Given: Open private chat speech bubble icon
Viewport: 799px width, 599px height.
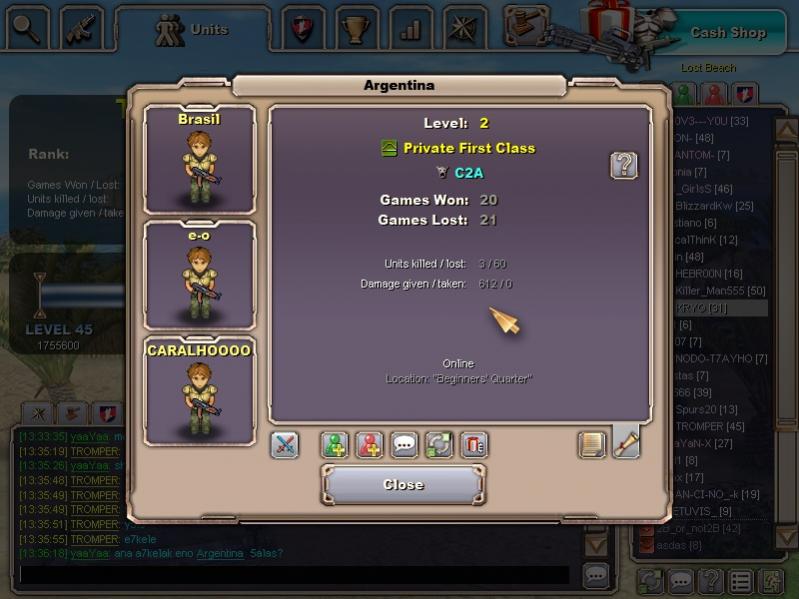Looking at the screenshot, I should click(405, 445).
